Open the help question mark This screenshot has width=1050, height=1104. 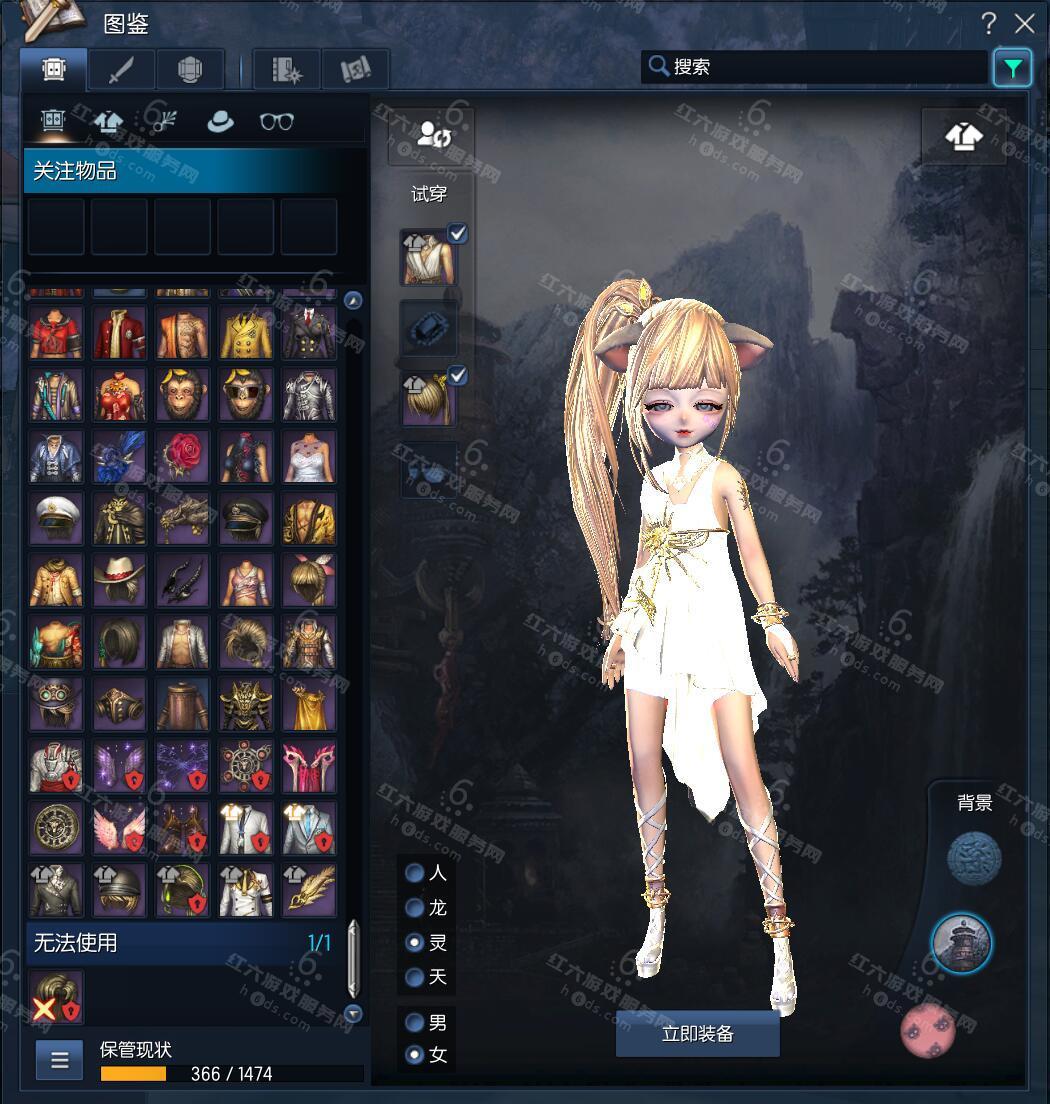coord(988,23)
